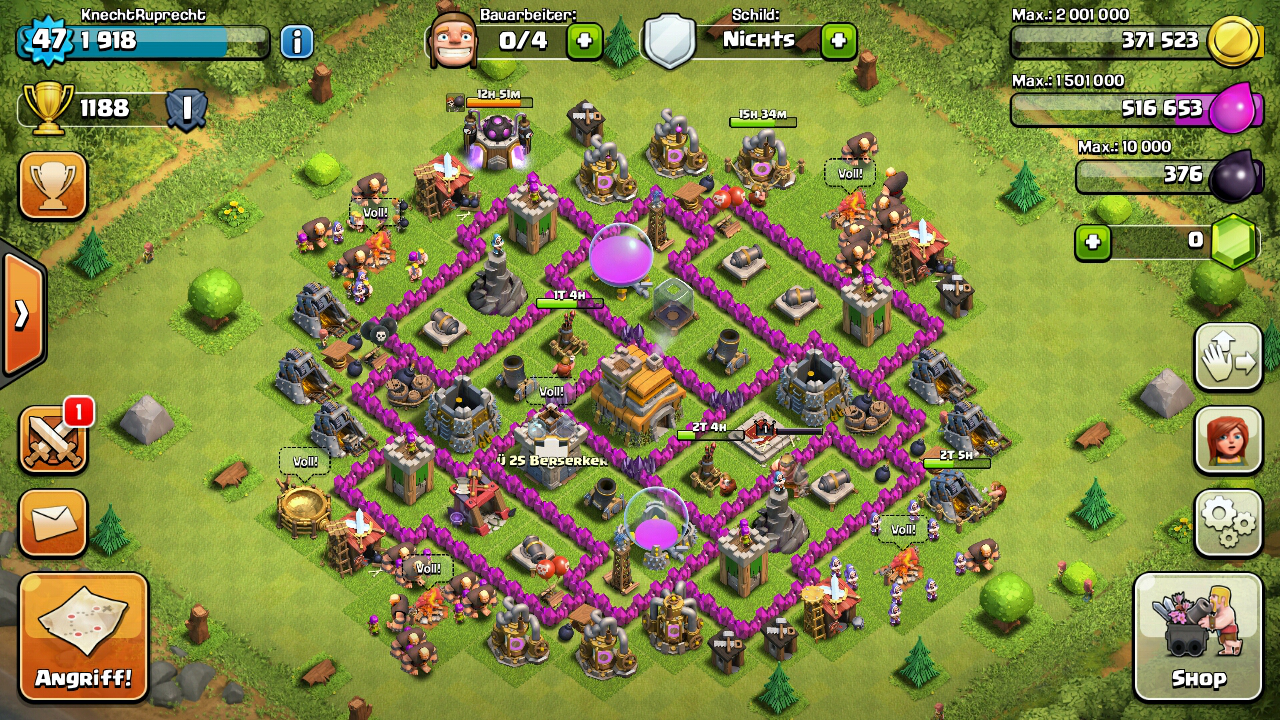Open the Shop menu

point(1198,638)
